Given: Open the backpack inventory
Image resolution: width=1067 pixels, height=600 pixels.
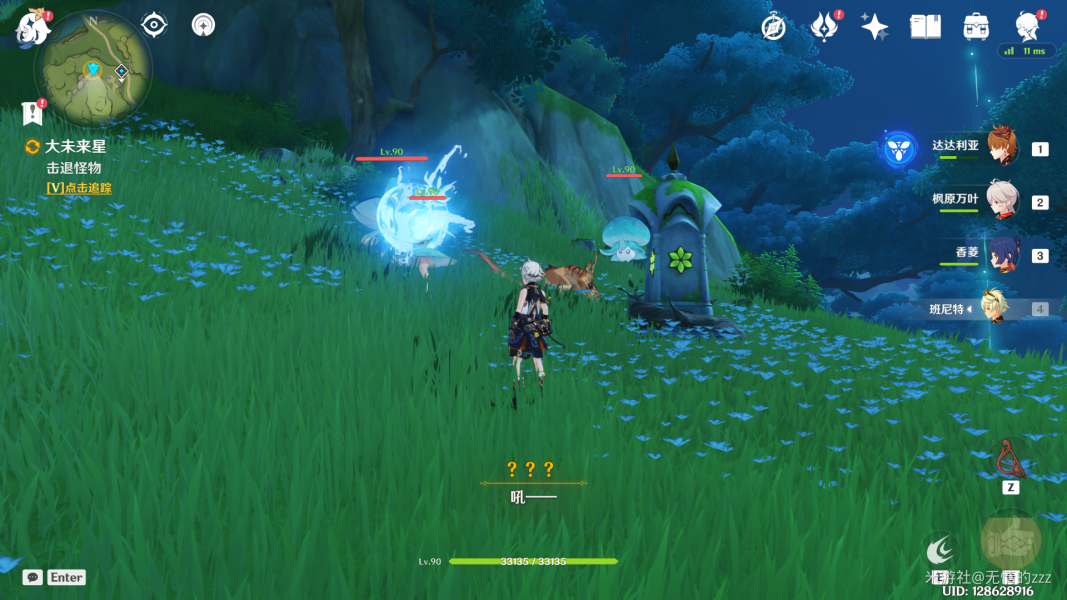Looking at the screenshot, I should click(x=976, y=27).
